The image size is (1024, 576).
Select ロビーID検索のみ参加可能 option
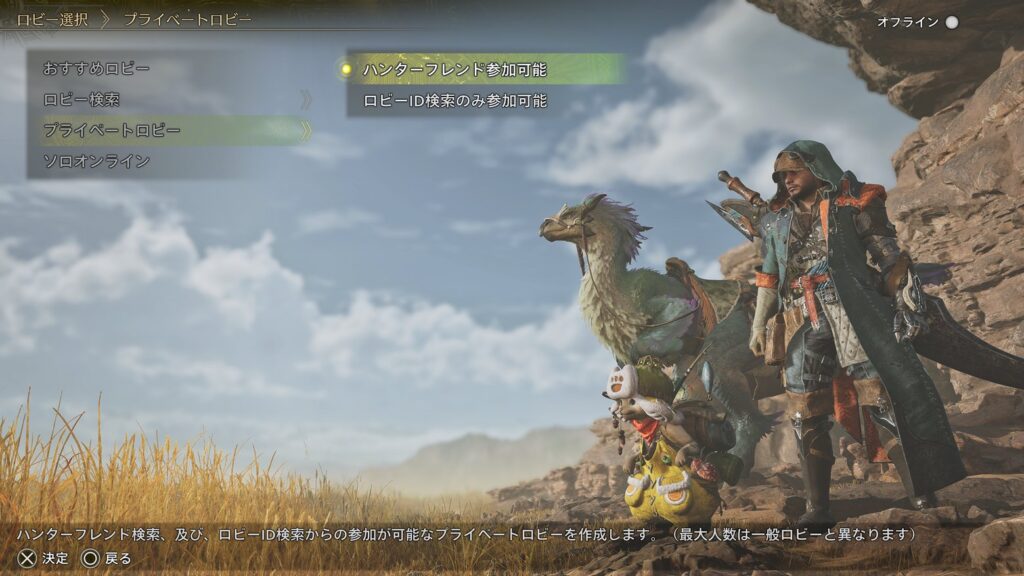tap(455, 101)
